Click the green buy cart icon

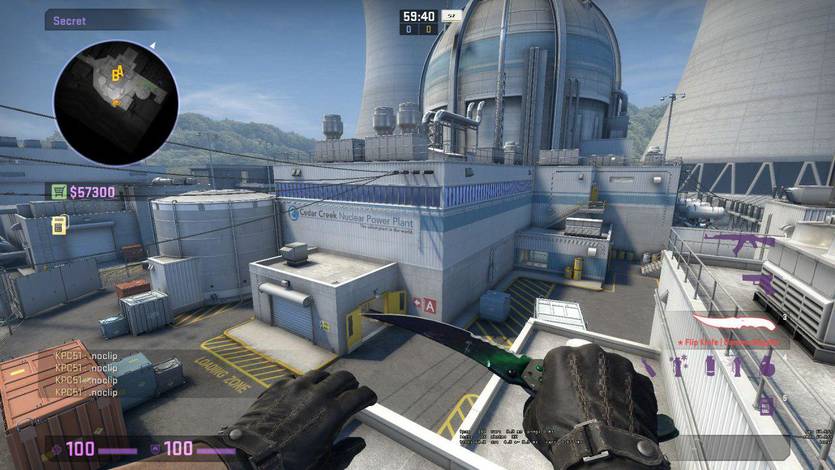click(59, 192)
